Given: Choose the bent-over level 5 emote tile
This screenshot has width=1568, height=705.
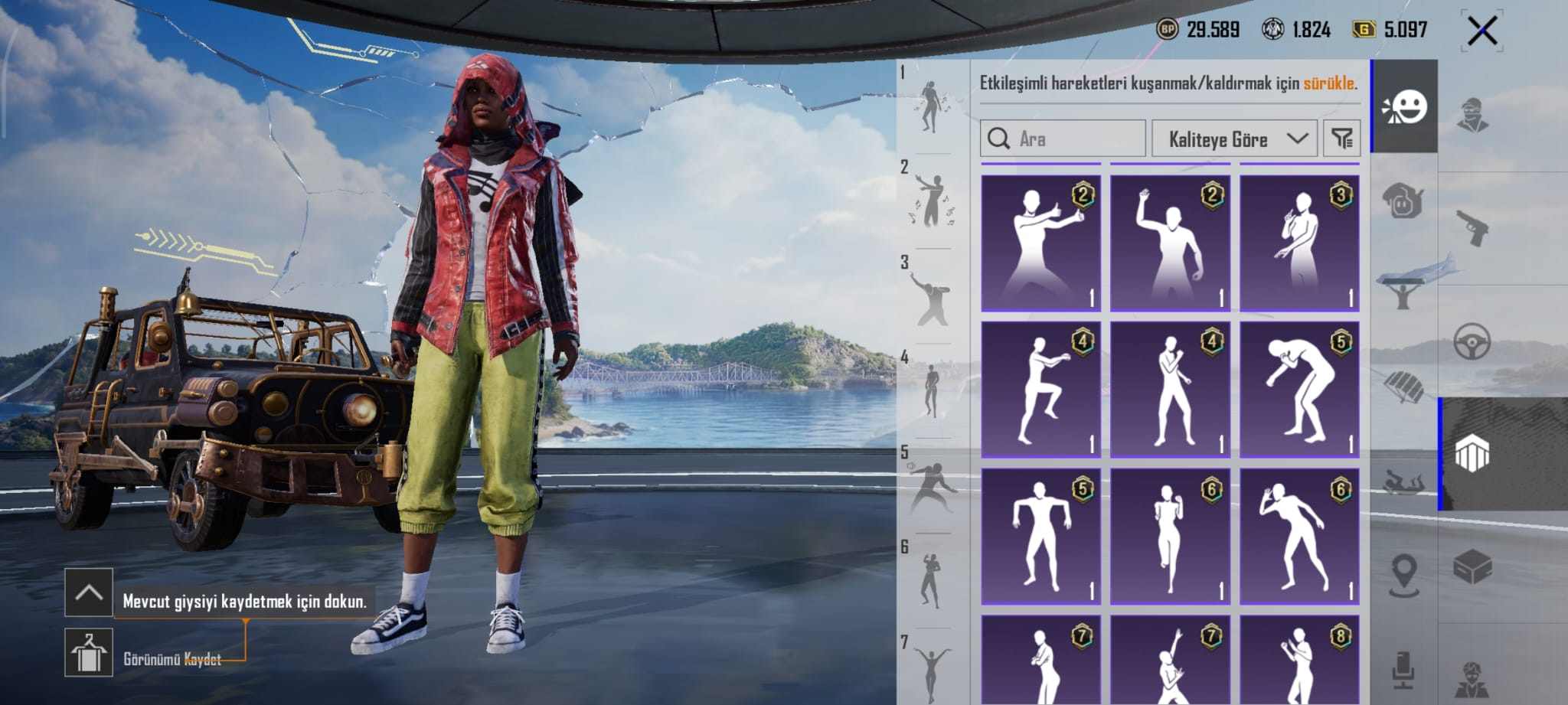Looking at the screenshot, I should [x=1299, y=389].
